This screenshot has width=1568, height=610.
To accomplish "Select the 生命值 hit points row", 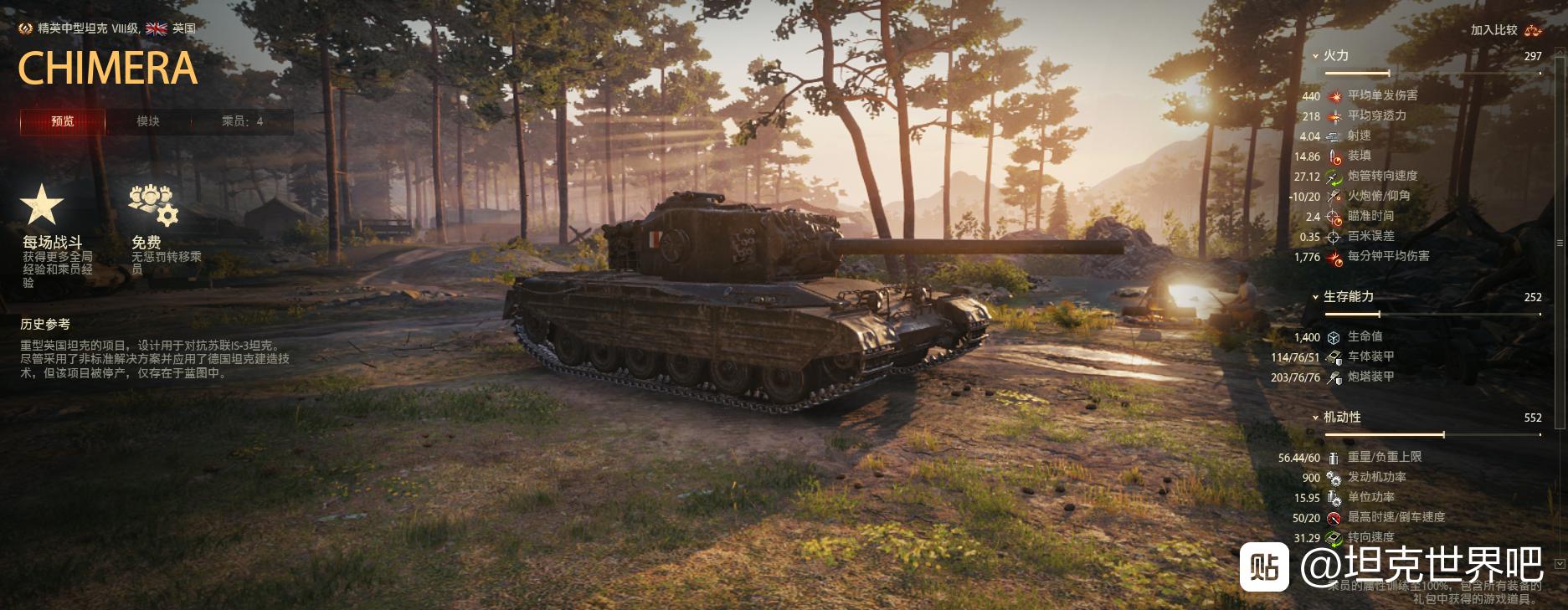I will point(1365,336).
